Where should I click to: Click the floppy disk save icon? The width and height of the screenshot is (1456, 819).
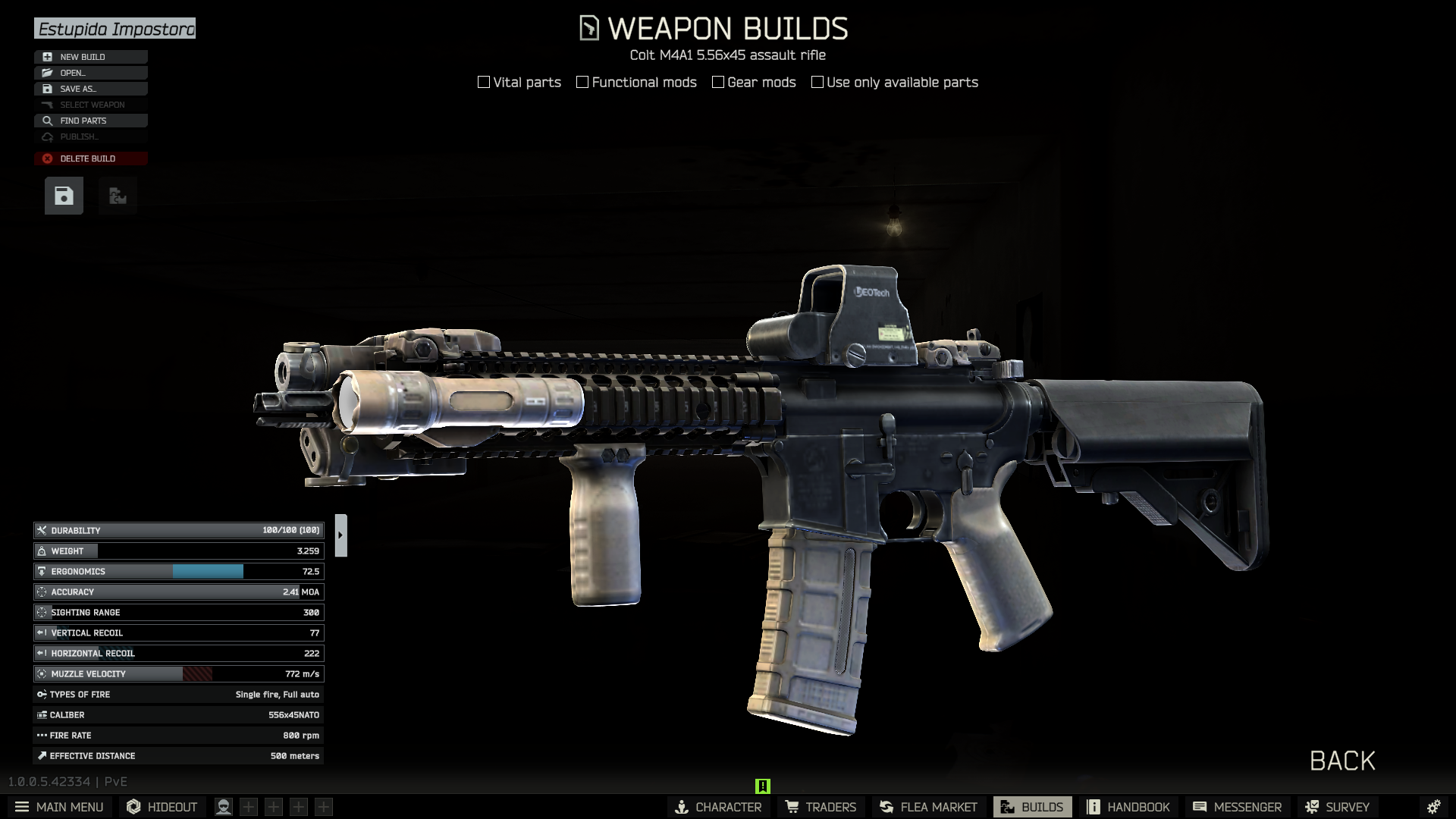(x=64, y=196)
